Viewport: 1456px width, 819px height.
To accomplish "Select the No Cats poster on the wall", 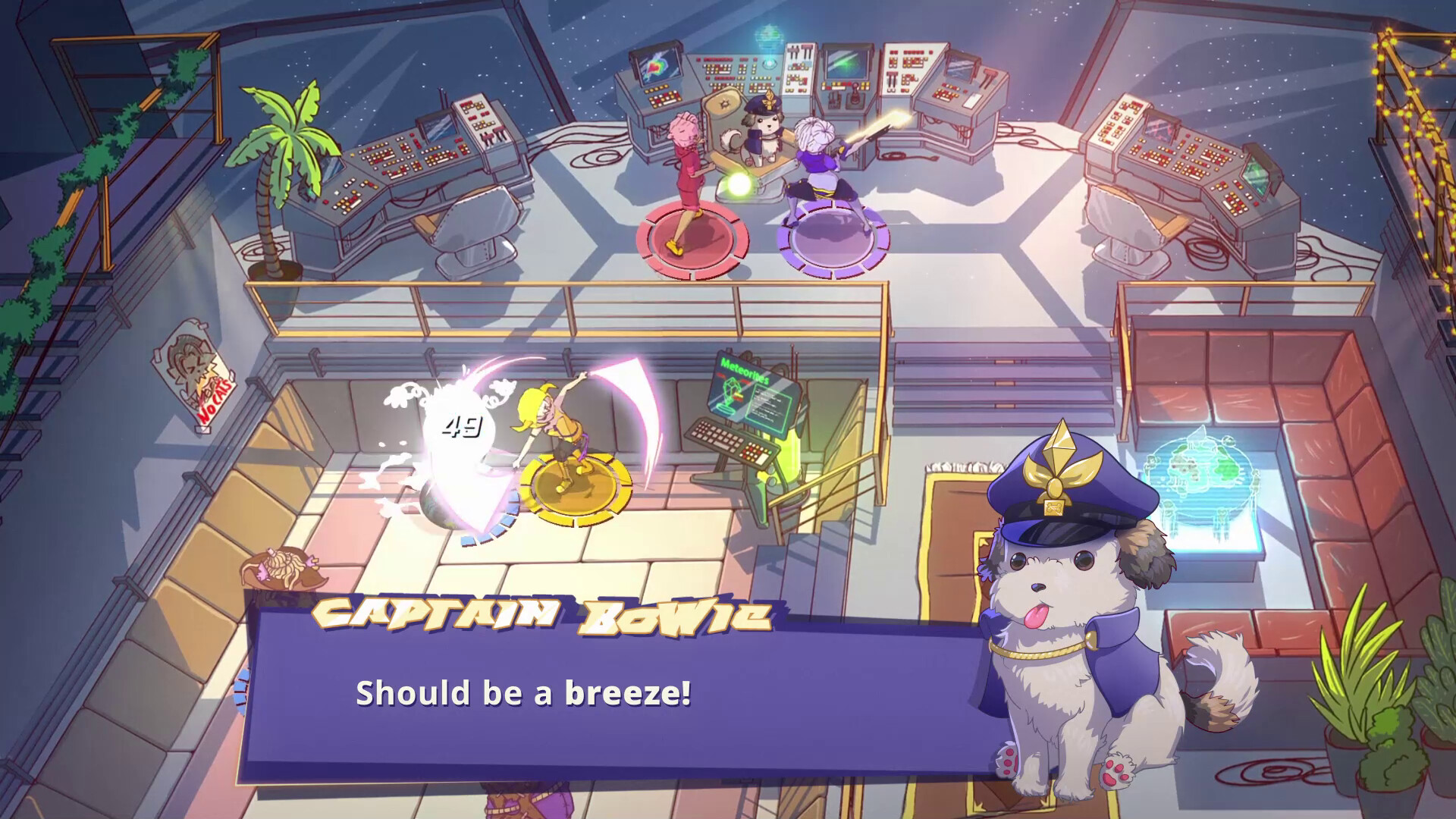I will point(194,374).
